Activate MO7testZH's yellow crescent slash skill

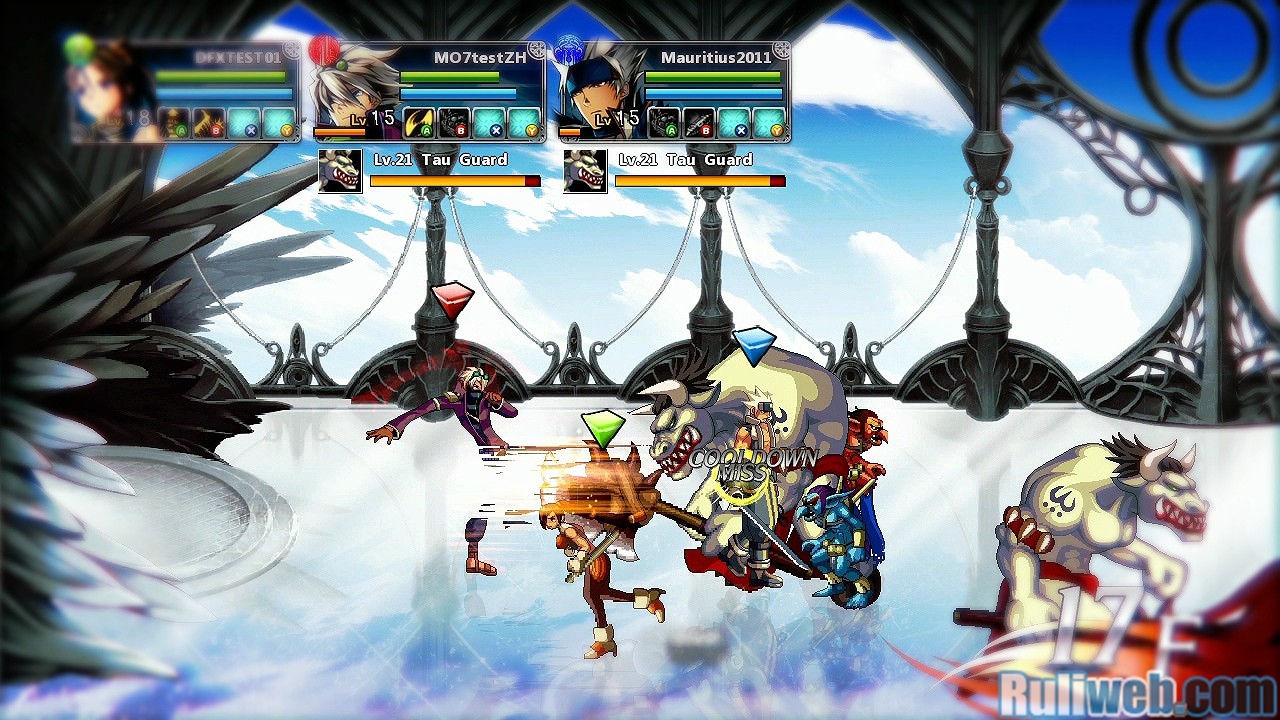[x=420, y=122]
